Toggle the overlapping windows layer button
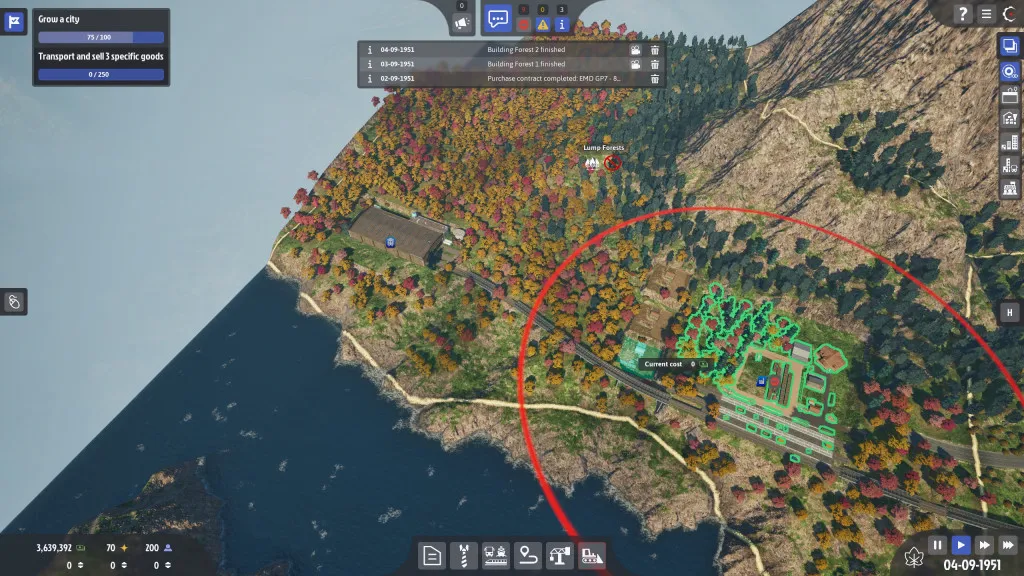1024x576 pixels. click(1008, 45)
